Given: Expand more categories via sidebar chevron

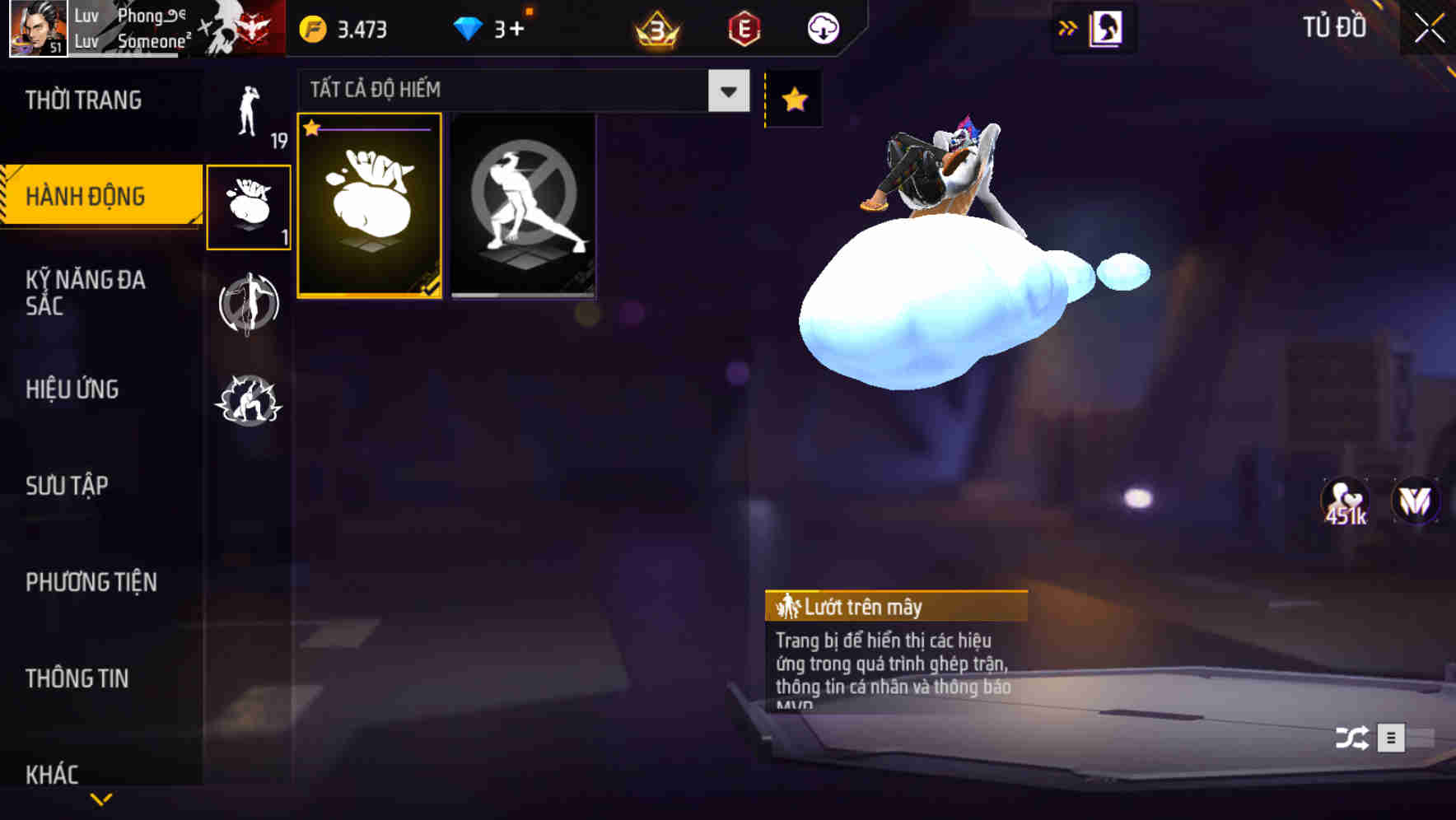Looking at the screenshot, I should [101, 800].
